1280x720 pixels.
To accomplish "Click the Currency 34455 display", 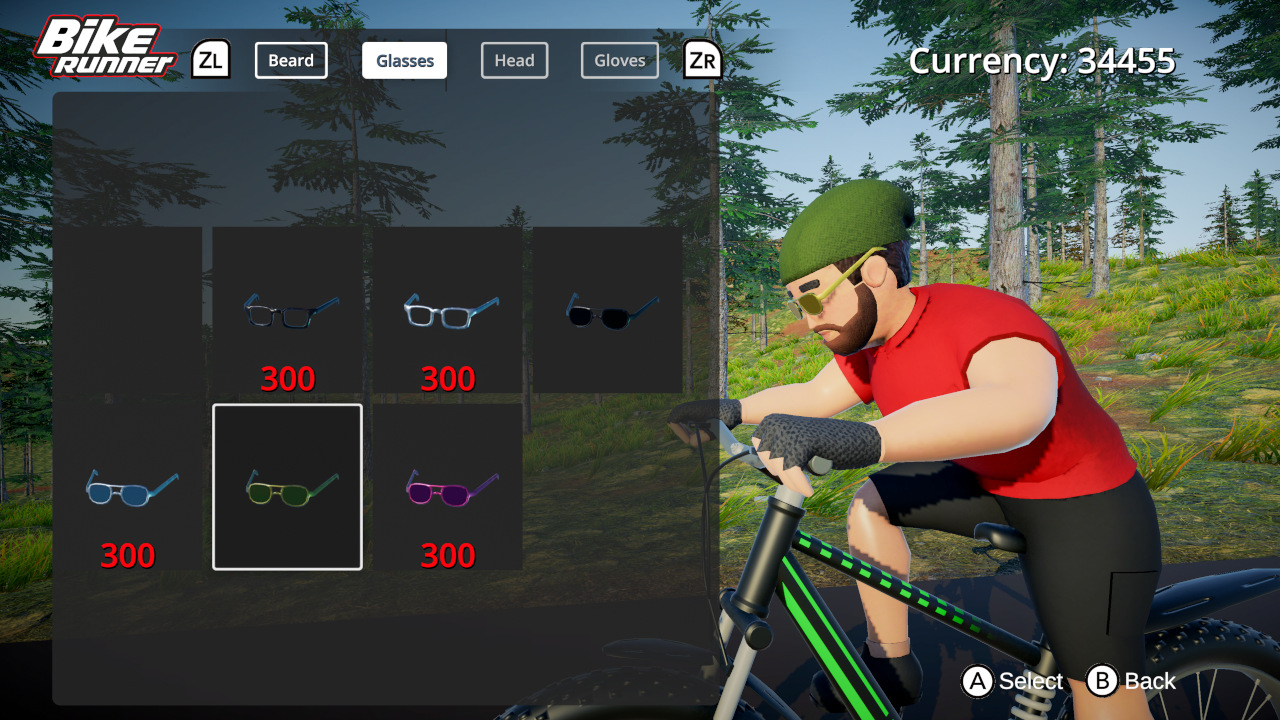I will [1041, 61].
